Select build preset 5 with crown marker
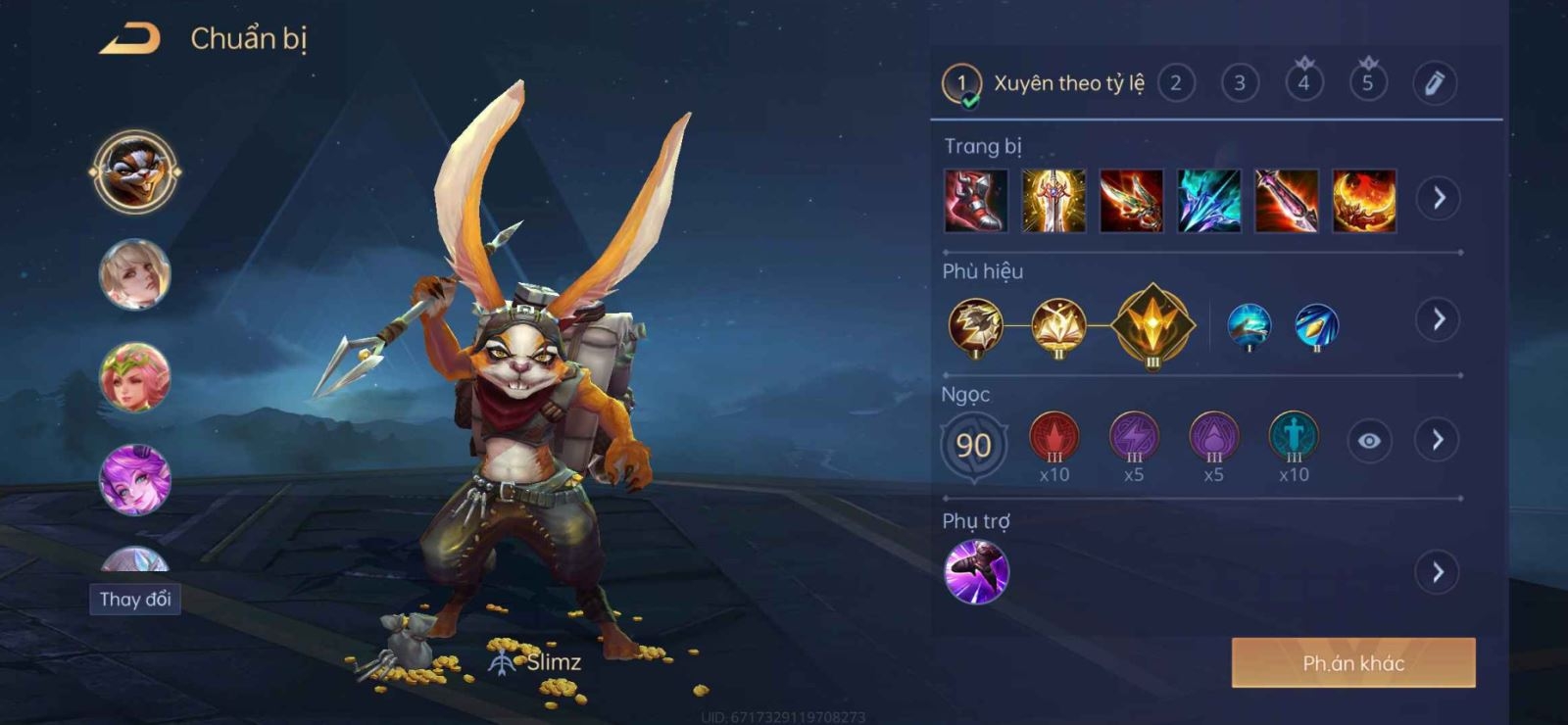Screen dimensions: 1568x725 (1365, 85)
